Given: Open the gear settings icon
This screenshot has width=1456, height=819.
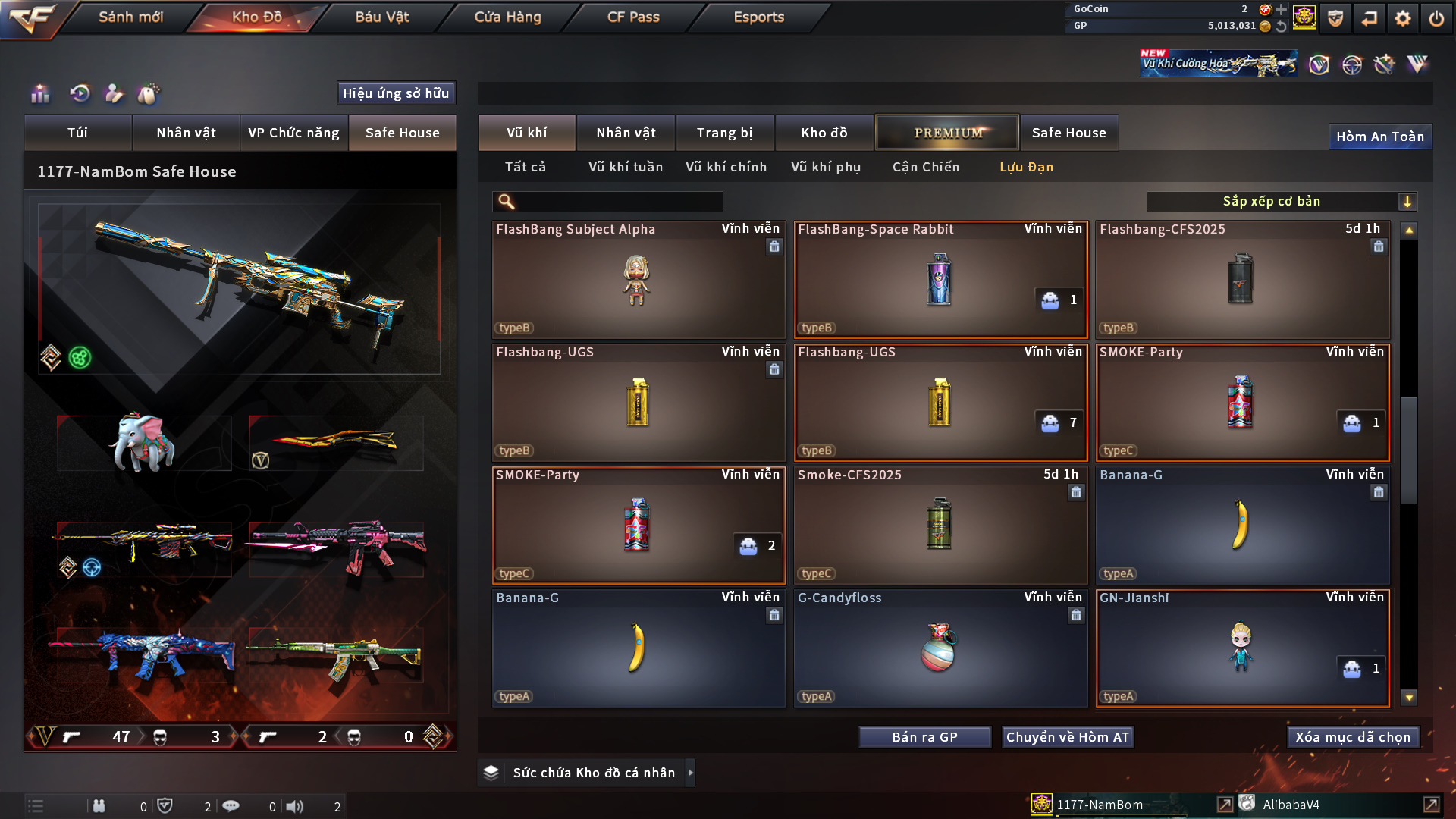Looking at the screenshot, I should pos(1402,18).
